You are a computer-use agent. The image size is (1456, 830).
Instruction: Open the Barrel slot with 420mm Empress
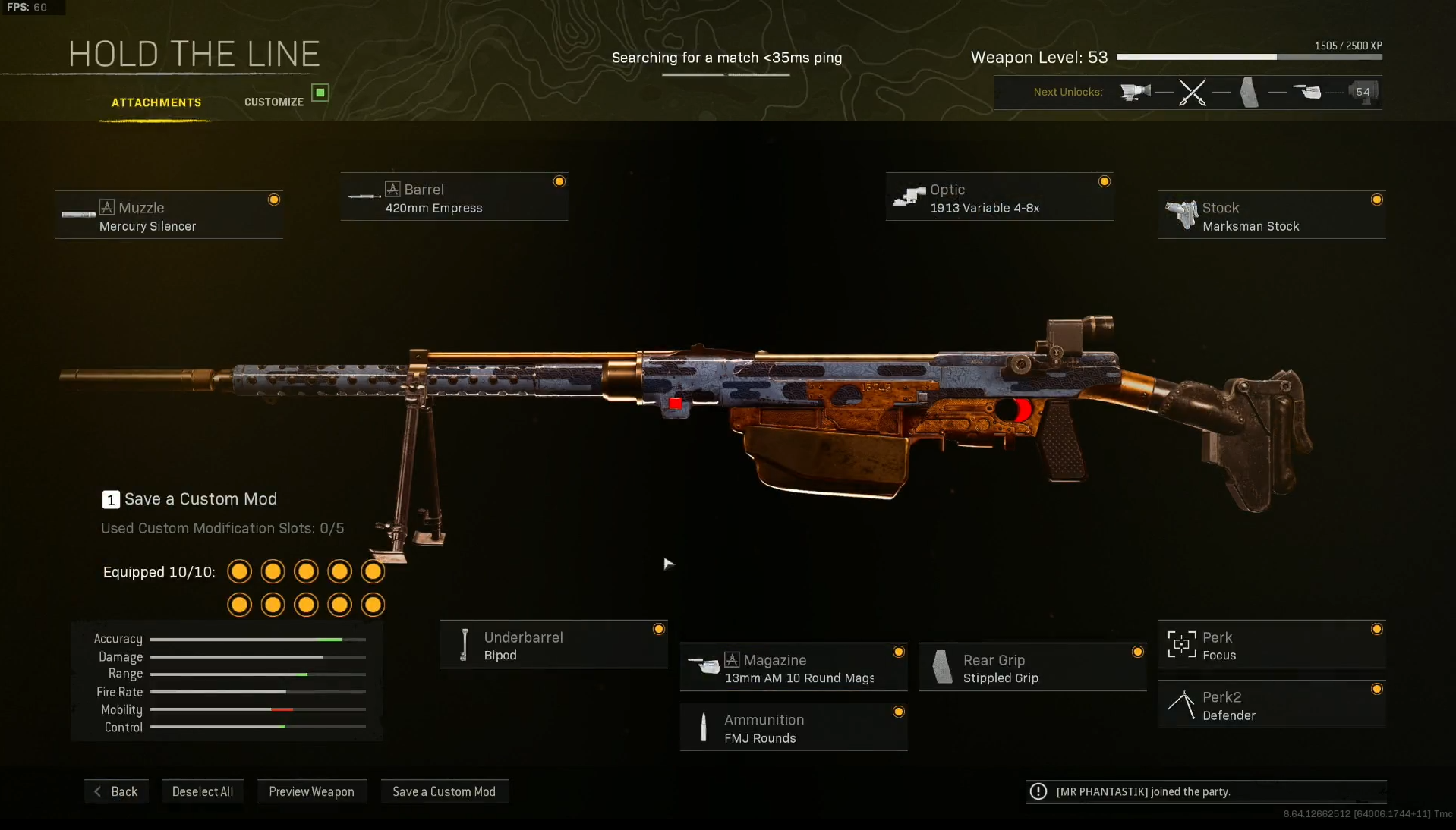point(454,197)
